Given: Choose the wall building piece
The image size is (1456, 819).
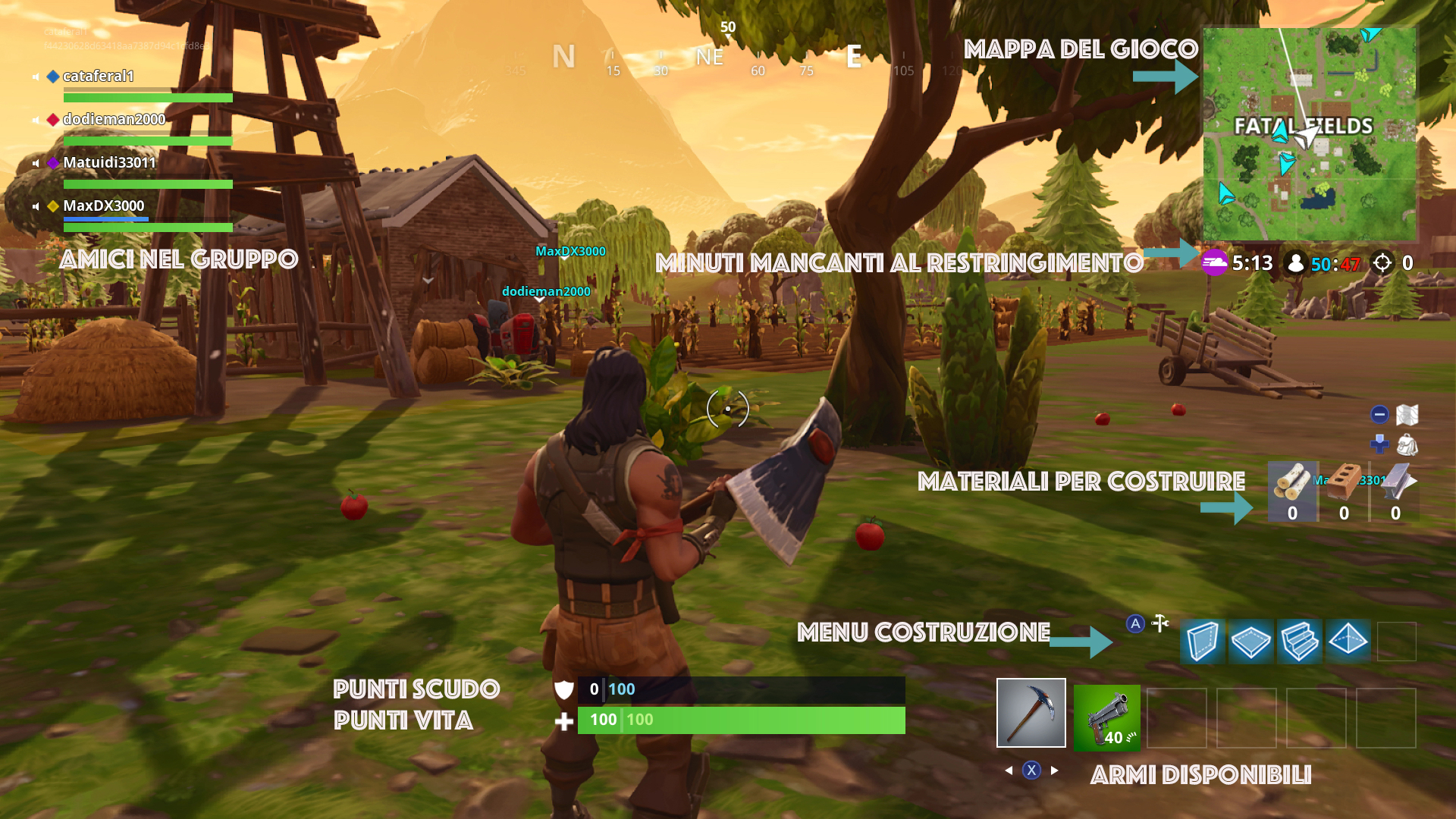Looking at the screenshot, I should (x=1202, y=642).
